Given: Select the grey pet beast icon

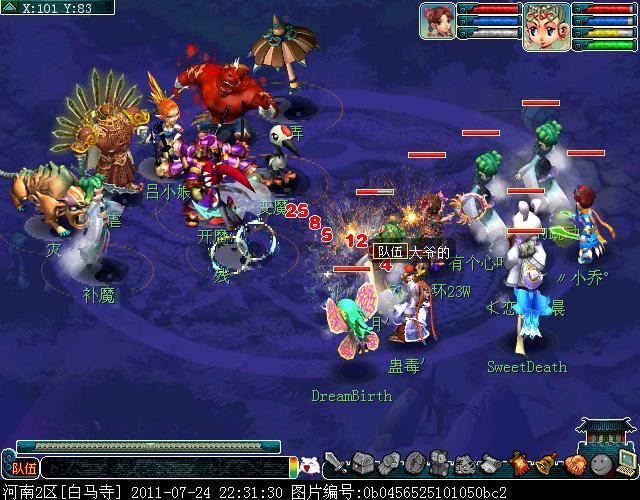Looking at the screenshot, I should 466,464.
